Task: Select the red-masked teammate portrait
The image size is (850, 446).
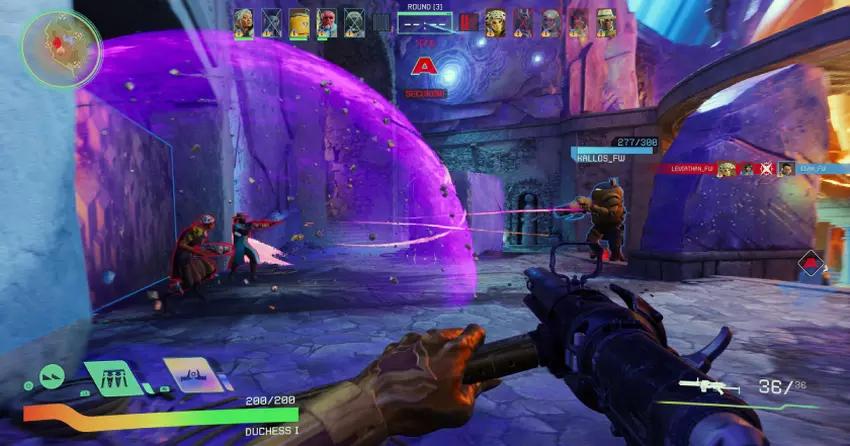Action: pyautogui.click(x=327, y=22)
